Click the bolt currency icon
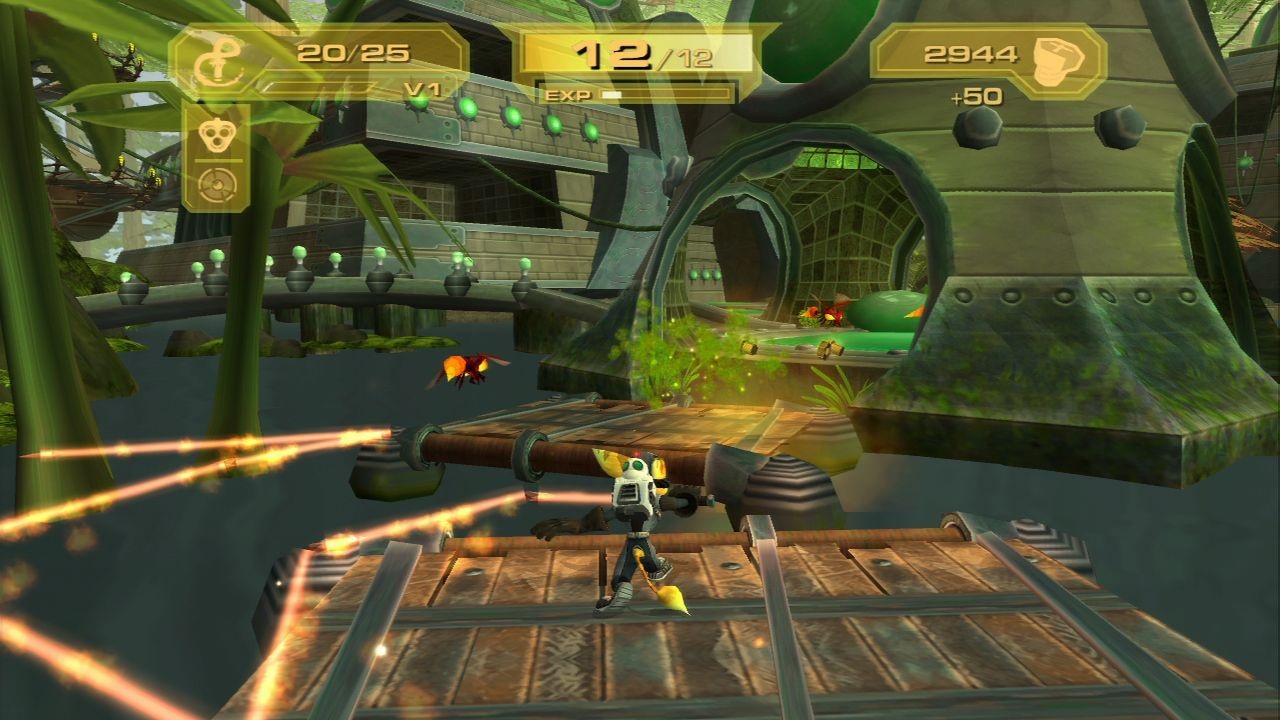Screen dimensions: 1280x720 (x=1056, y=53)
